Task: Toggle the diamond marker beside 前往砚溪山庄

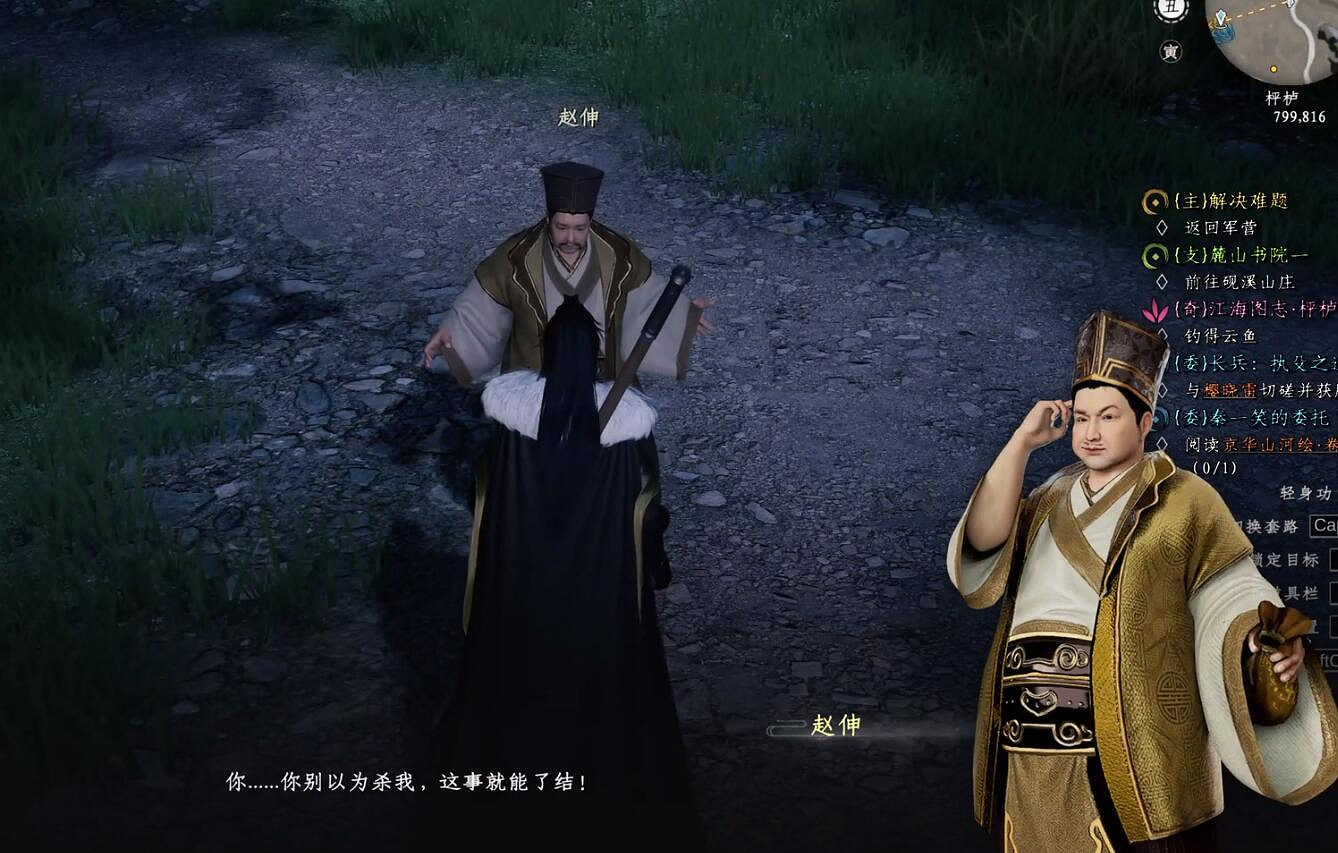Action: pyautogui.click(x=1163, y=280)
